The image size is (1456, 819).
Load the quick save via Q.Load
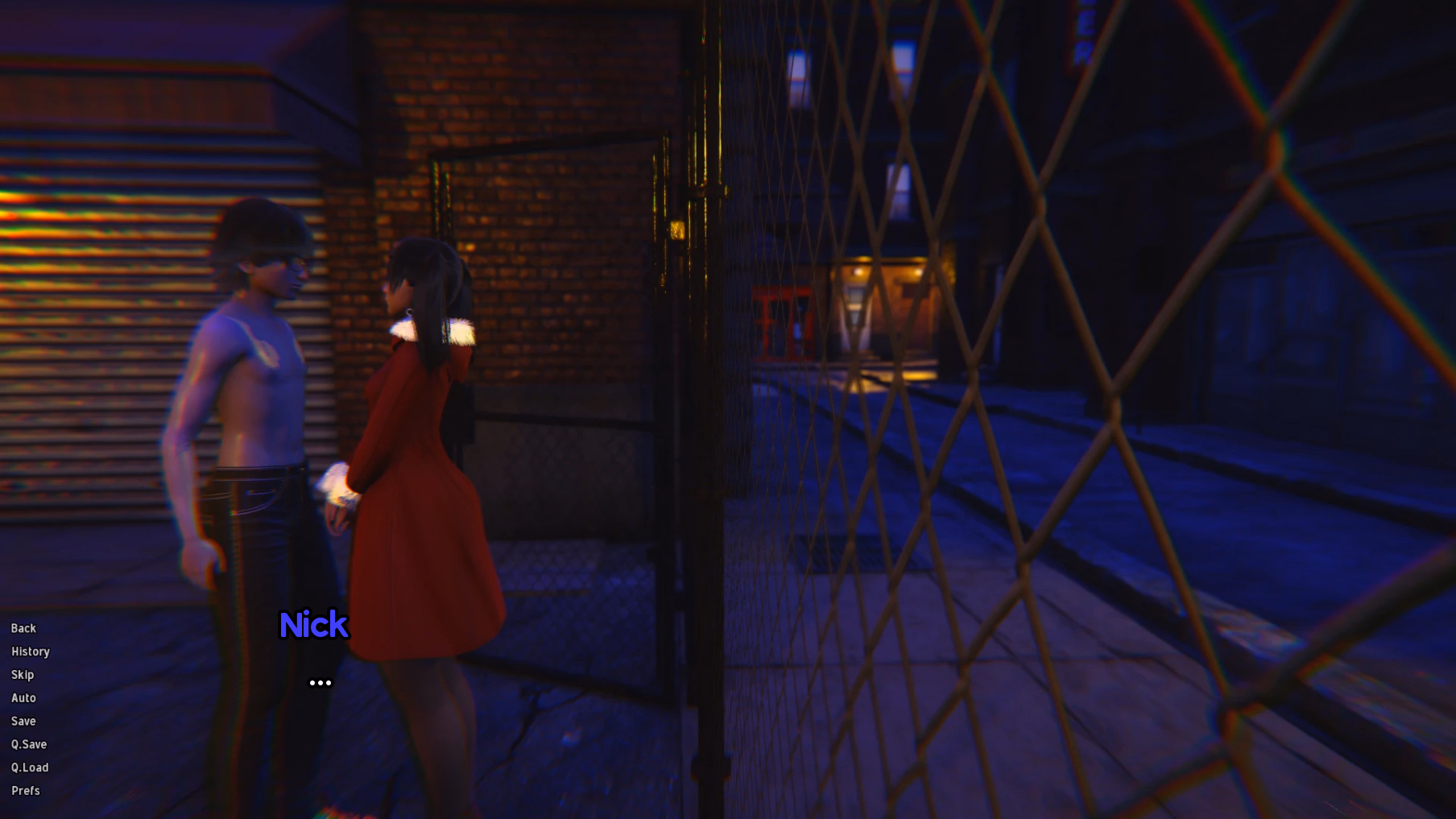tap(30, 767)
